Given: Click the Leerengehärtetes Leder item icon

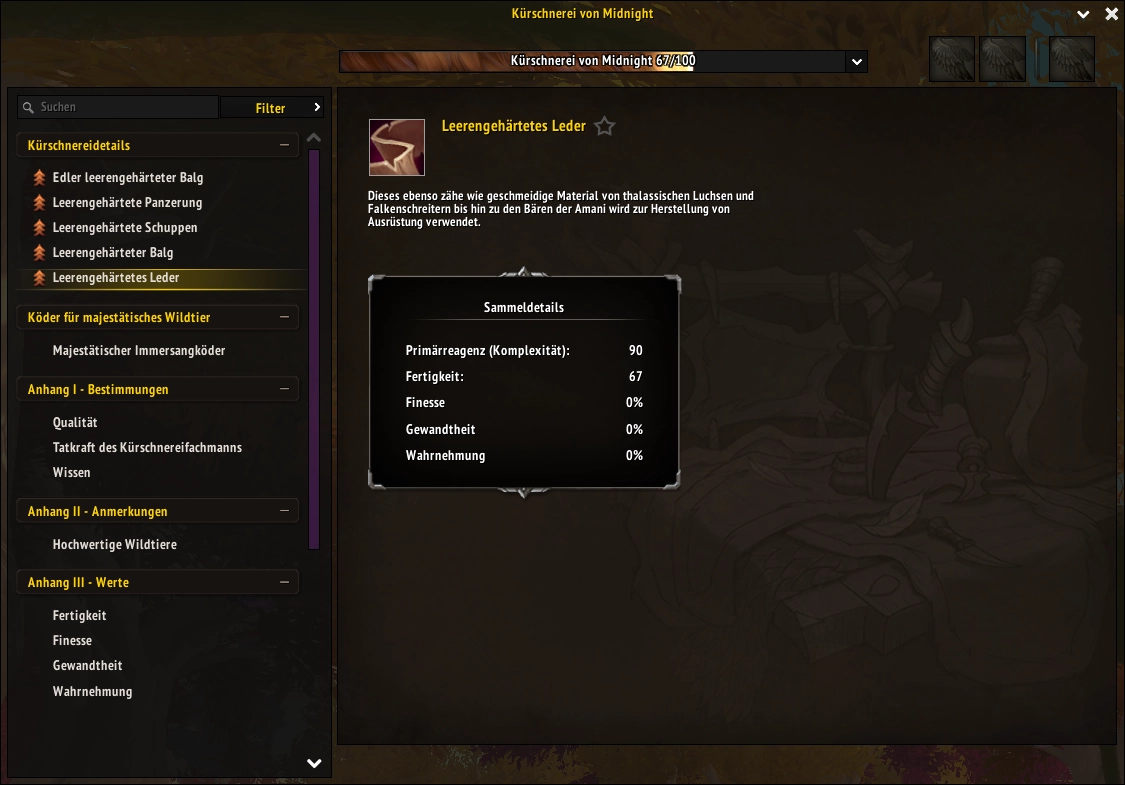Looking at the screenshot, I should (397, 148).
